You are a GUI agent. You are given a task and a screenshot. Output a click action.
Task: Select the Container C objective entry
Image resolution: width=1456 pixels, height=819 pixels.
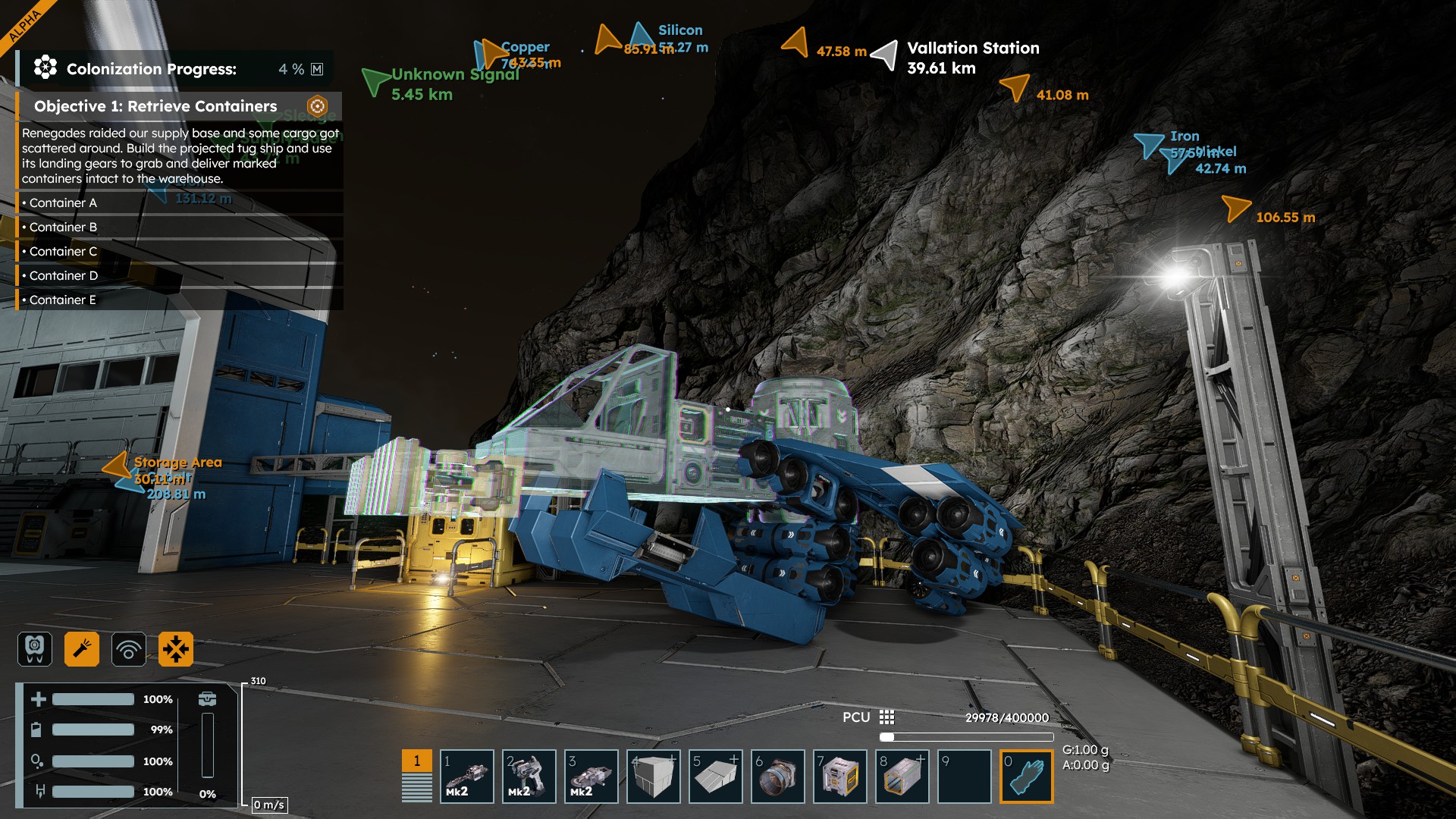[64, 252]
